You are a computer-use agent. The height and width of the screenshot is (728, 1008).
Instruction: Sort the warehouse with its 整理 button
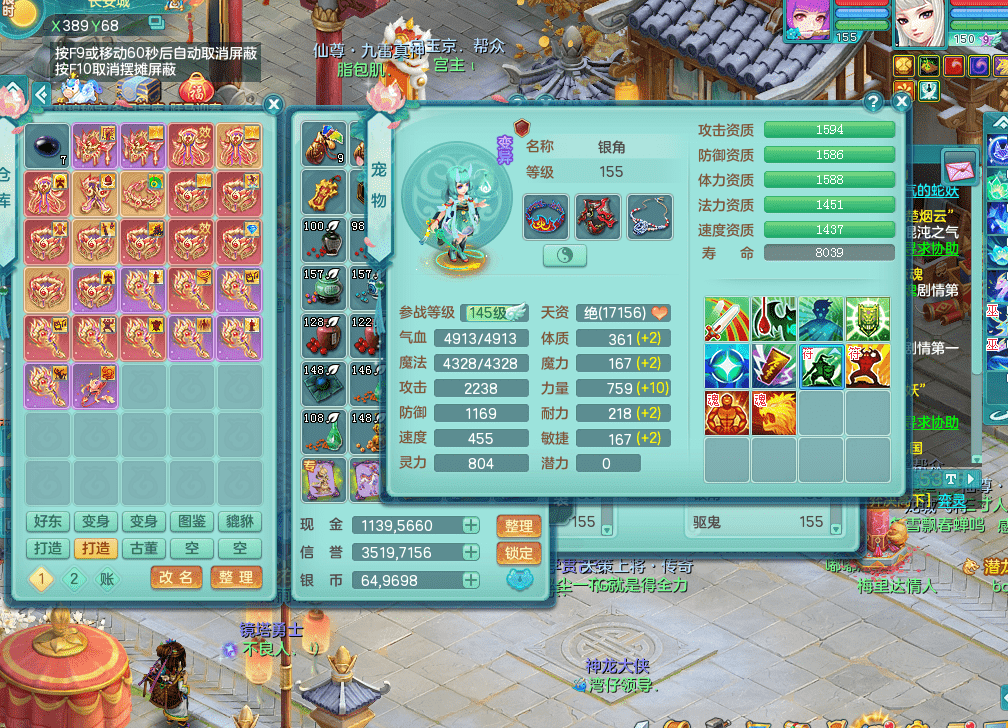tap(236, 578)
